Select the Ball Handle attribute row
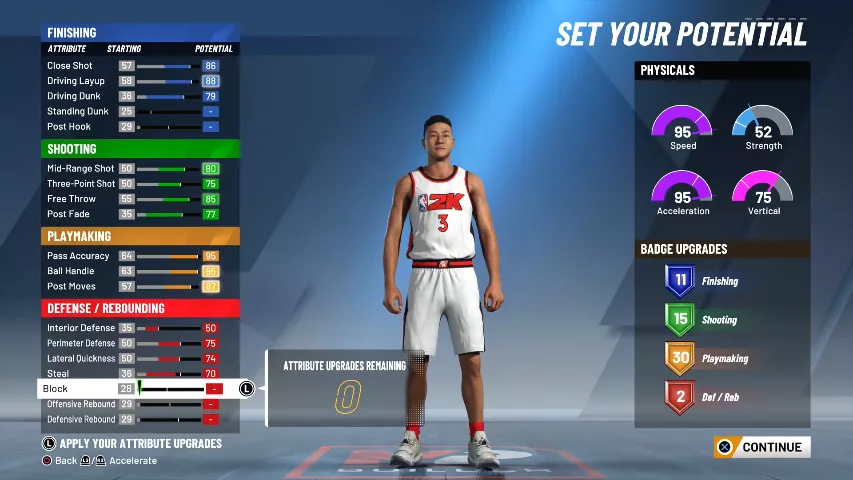This screenshot has height=480, width=853. pyautogui.click(x=132, y=271)
